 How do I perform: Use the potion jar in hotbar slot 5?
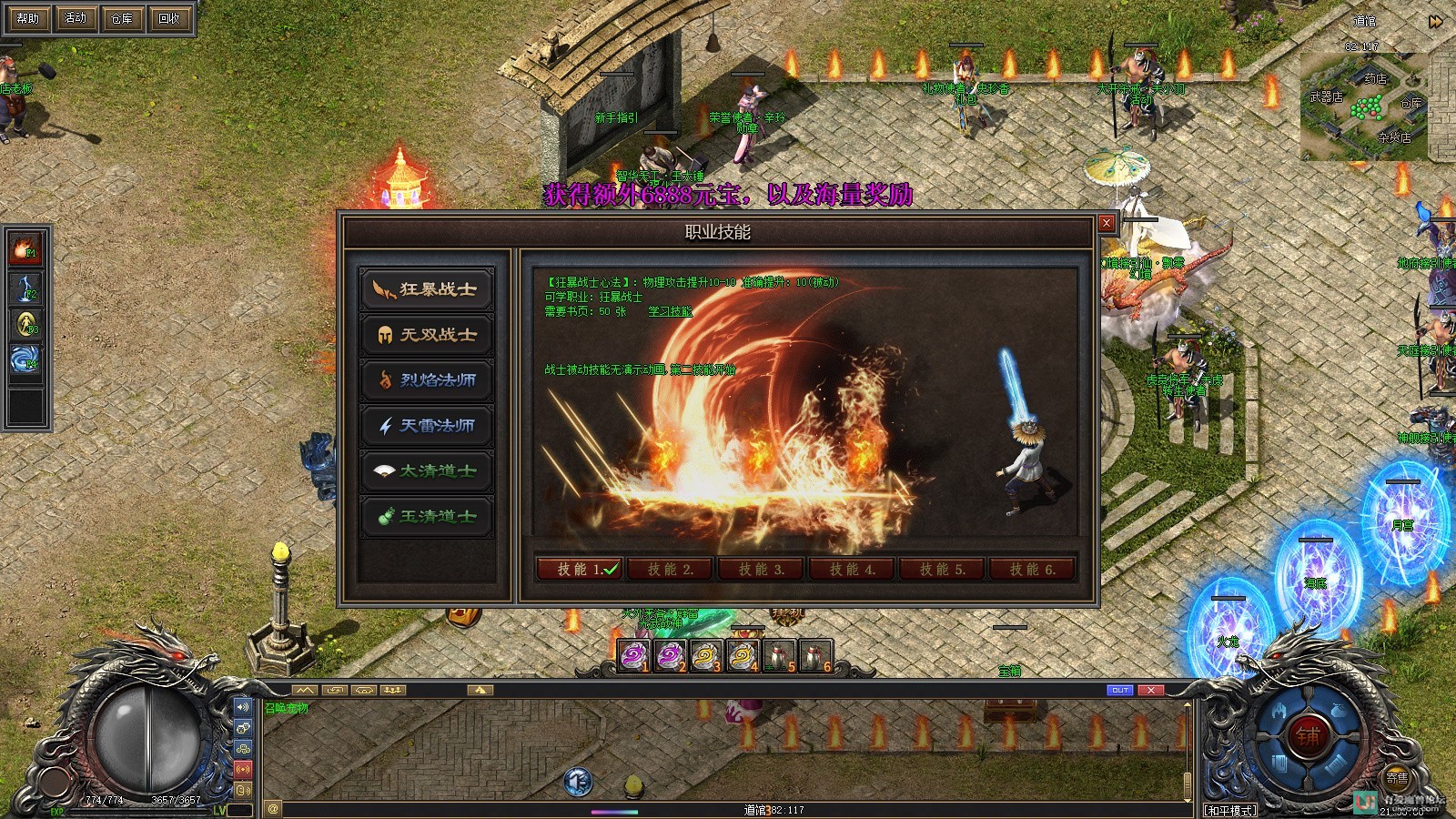click(779, 656)
